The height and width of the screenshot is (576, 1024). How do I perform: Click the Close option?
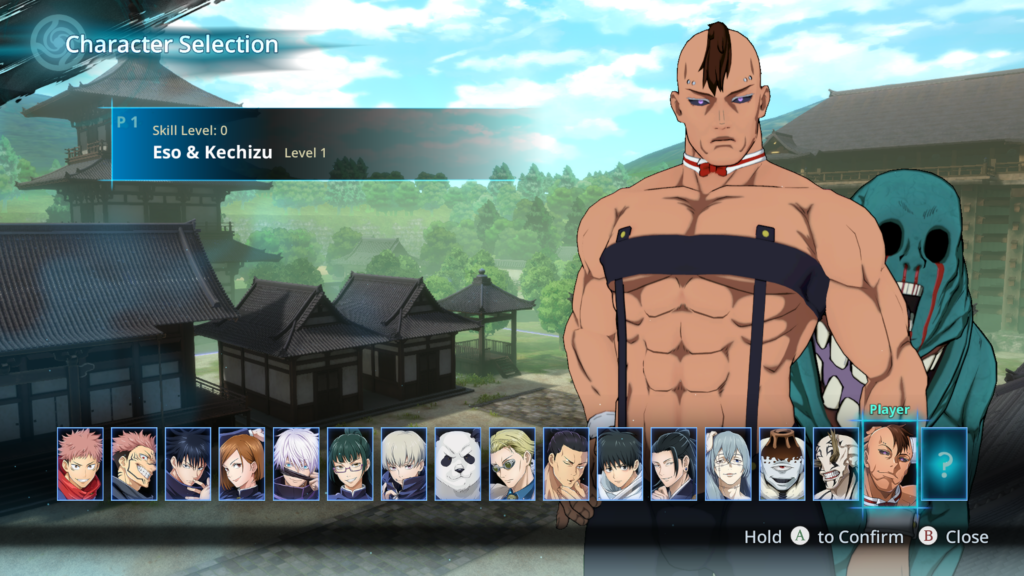pyautogui.click(x=955, y=537)
